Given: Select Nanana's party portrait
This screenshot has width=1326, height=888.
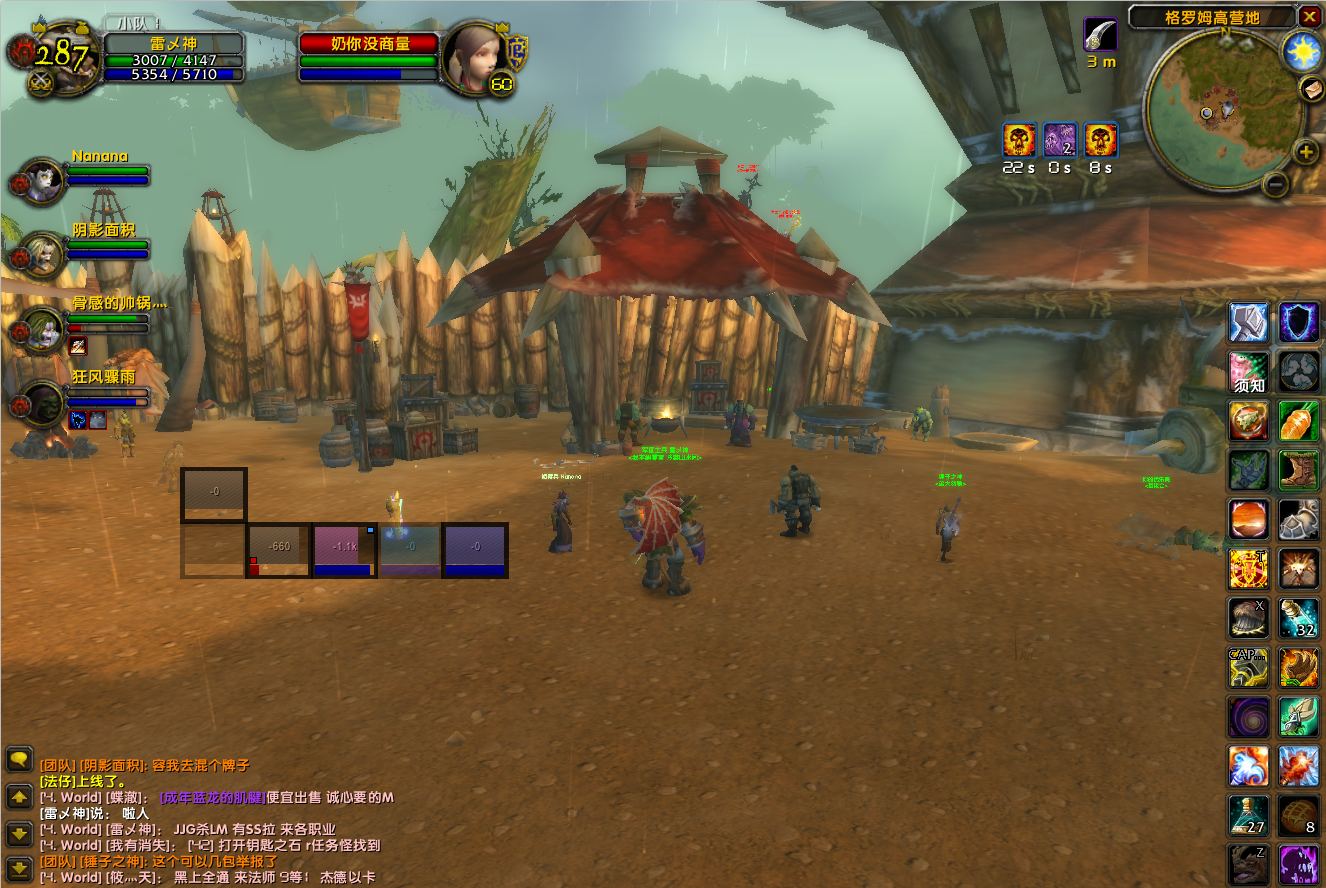Looking at the screenshot, I should coord(43,180).
